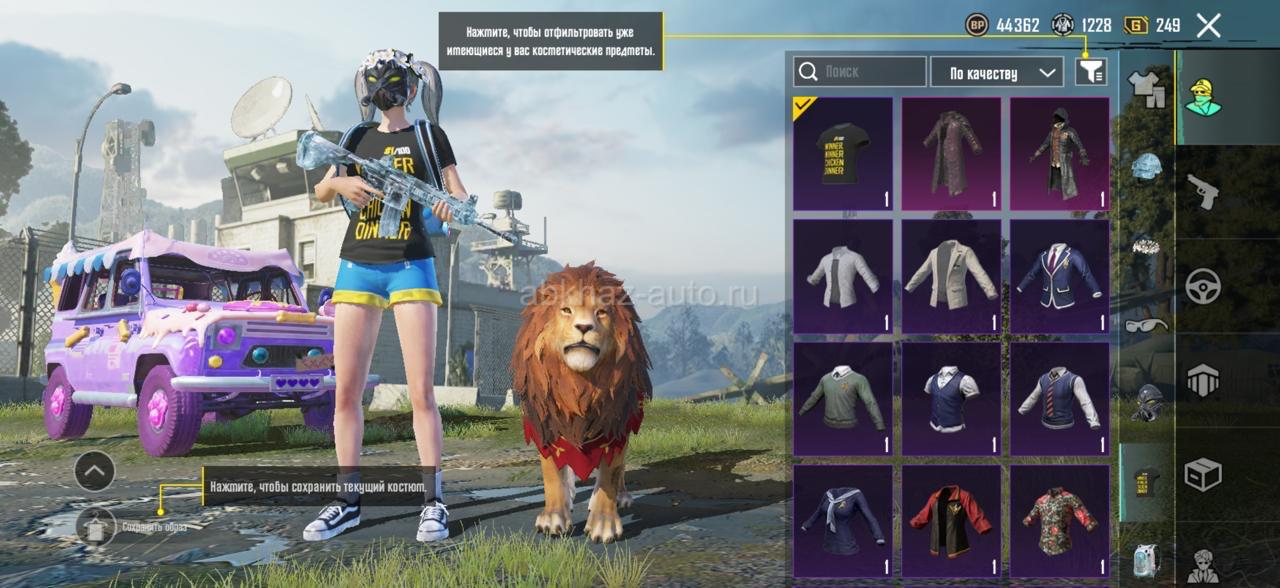Expand the up-arrow circle button
Viewport: 1280px width, 588px height.
pos(95,471)
